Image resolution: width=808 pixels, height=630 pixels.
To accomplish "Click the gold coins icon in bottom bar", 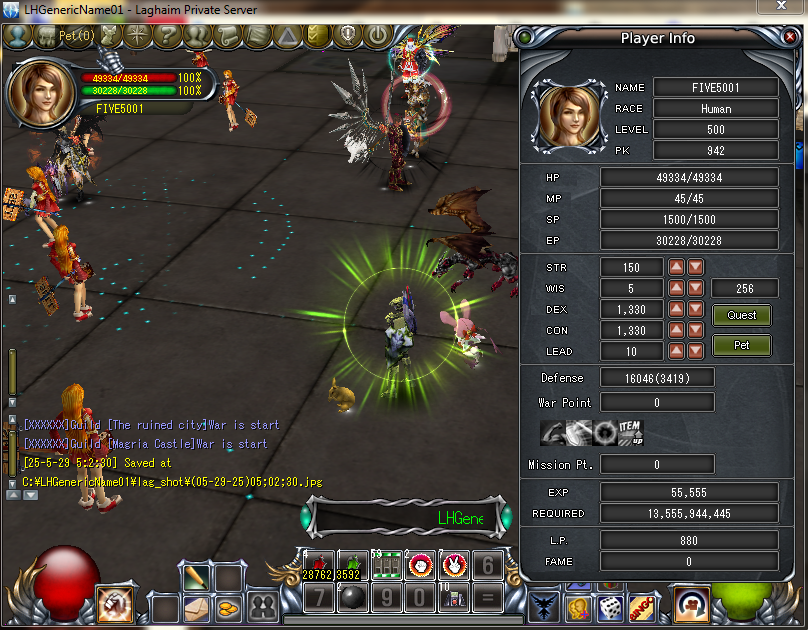I will [x=229, y=606].
